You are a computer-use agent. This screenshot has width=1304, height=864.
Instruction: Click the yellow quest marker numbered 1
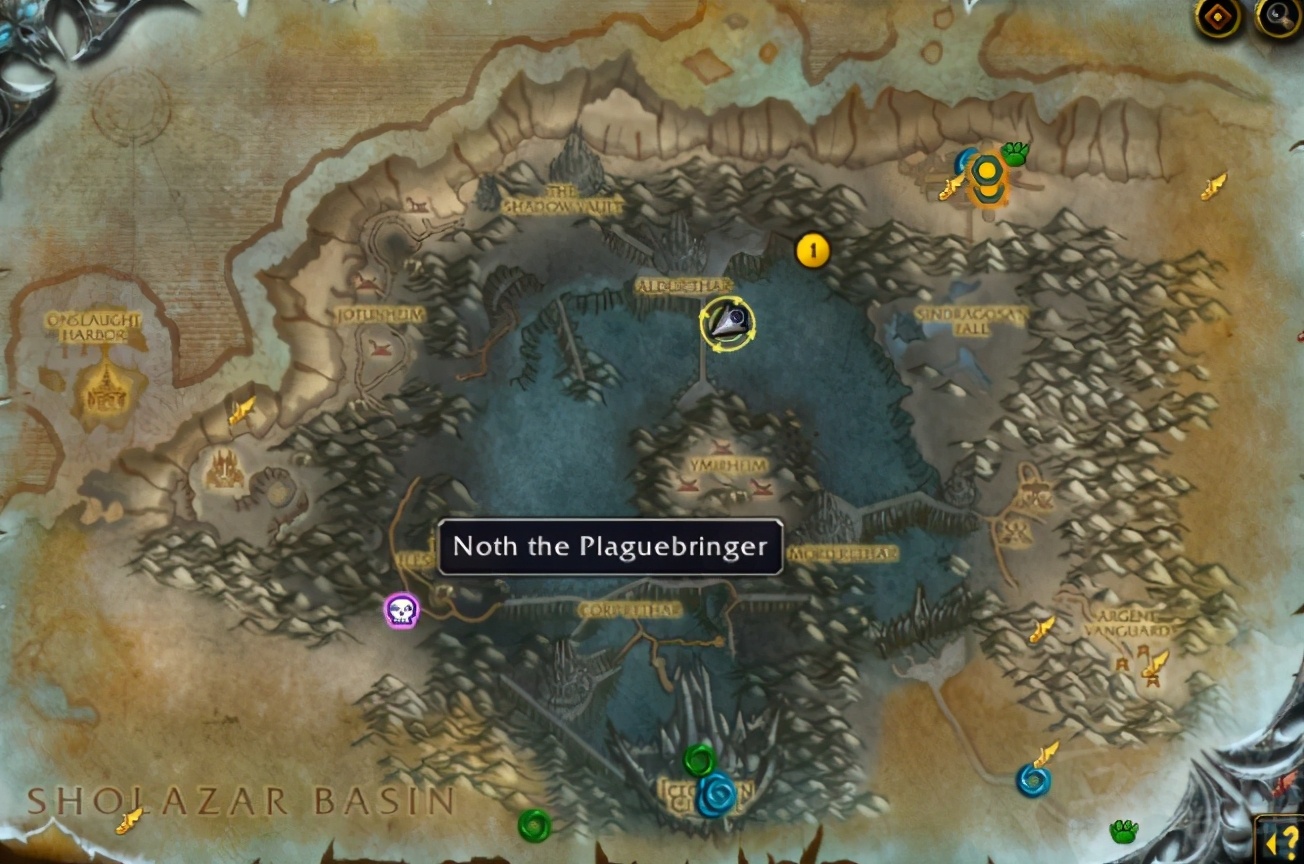tap(813, 251)
